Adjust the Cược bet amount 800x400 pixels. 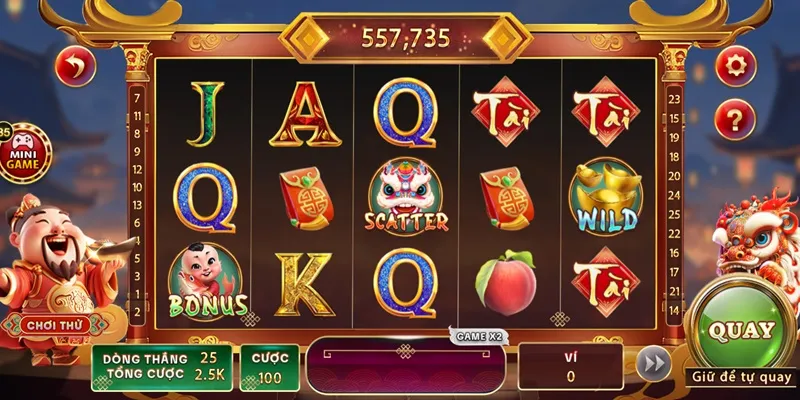(269, 367)
